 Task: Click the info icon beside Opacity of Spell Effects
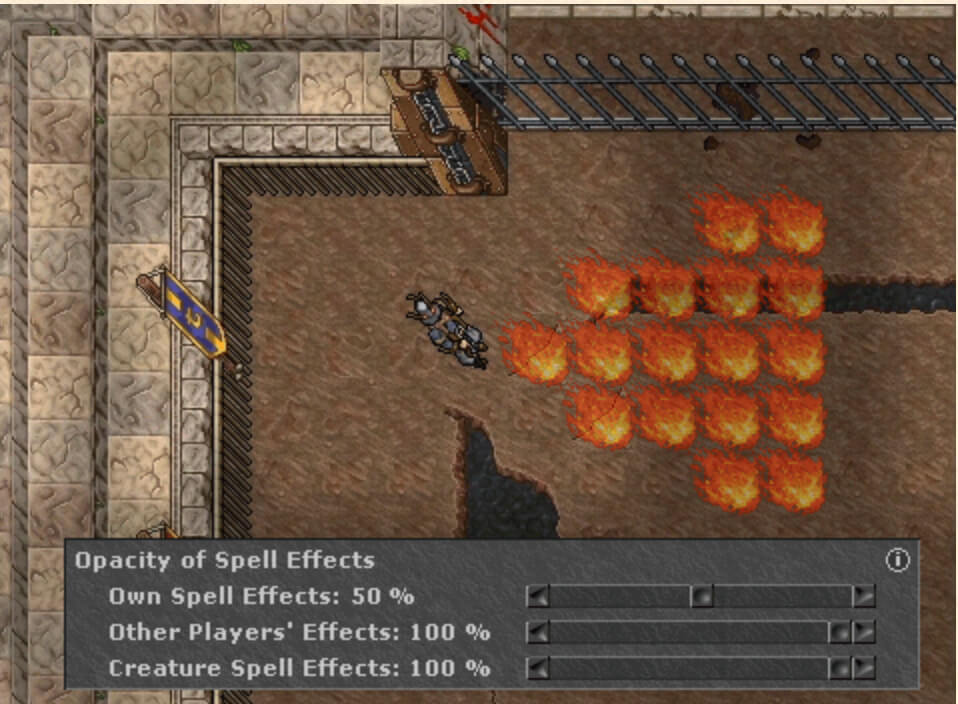897,560
